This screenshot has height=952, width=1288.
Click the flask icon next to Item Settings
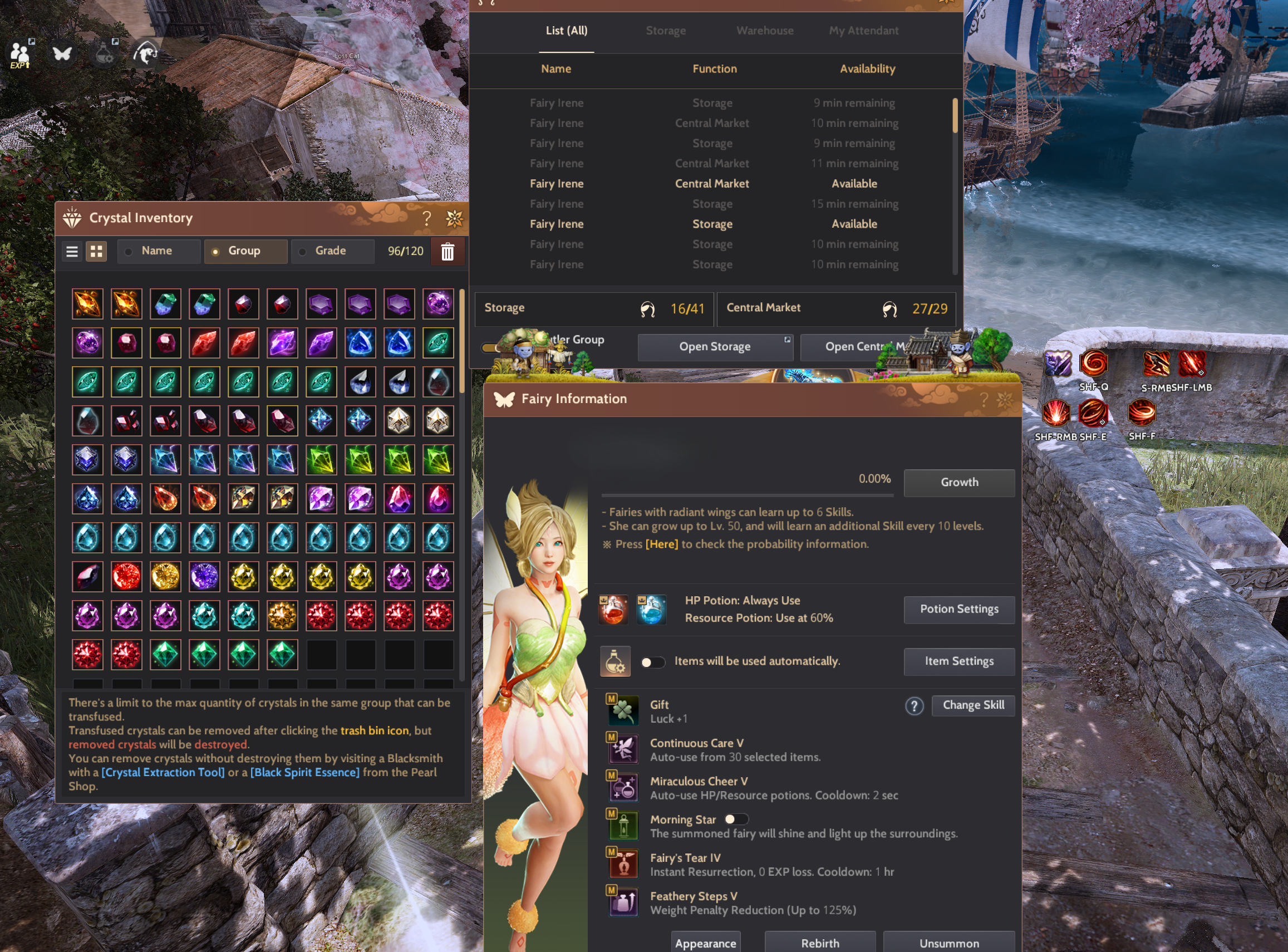tap(615, 661)
